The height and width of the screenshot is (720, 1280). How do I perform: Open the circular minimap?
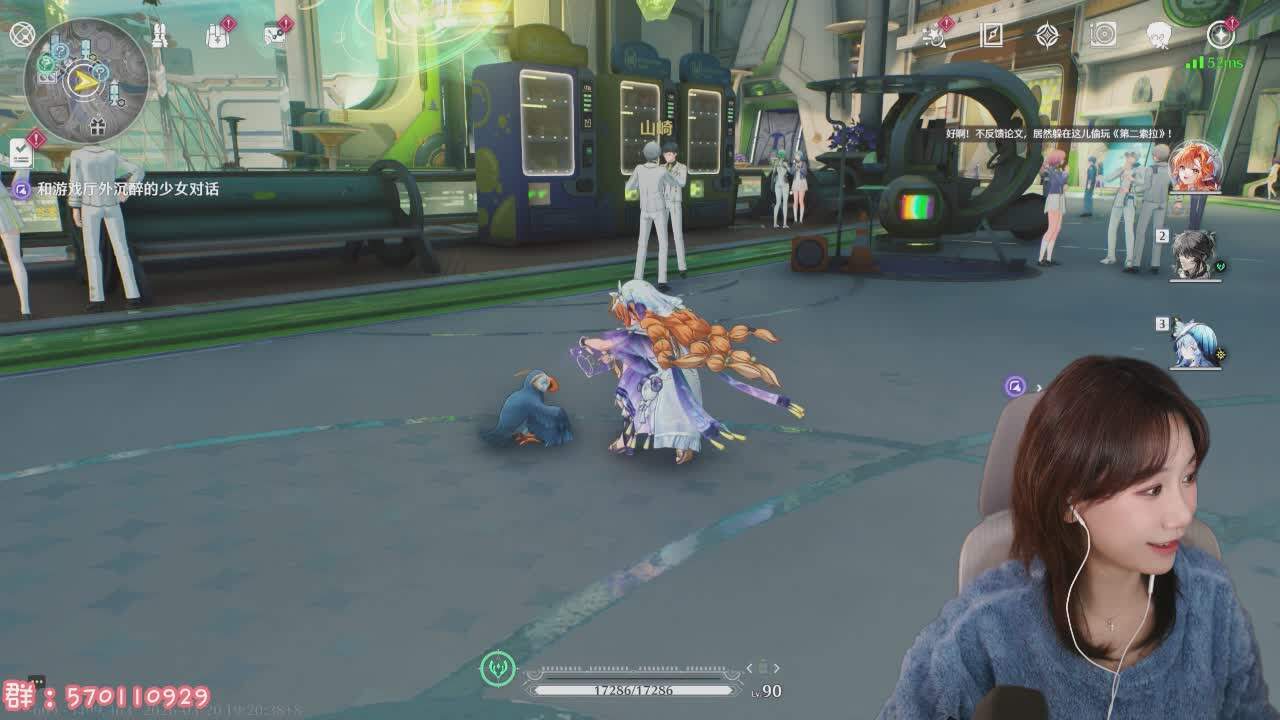pyautogui.click(x=86, y=80)
